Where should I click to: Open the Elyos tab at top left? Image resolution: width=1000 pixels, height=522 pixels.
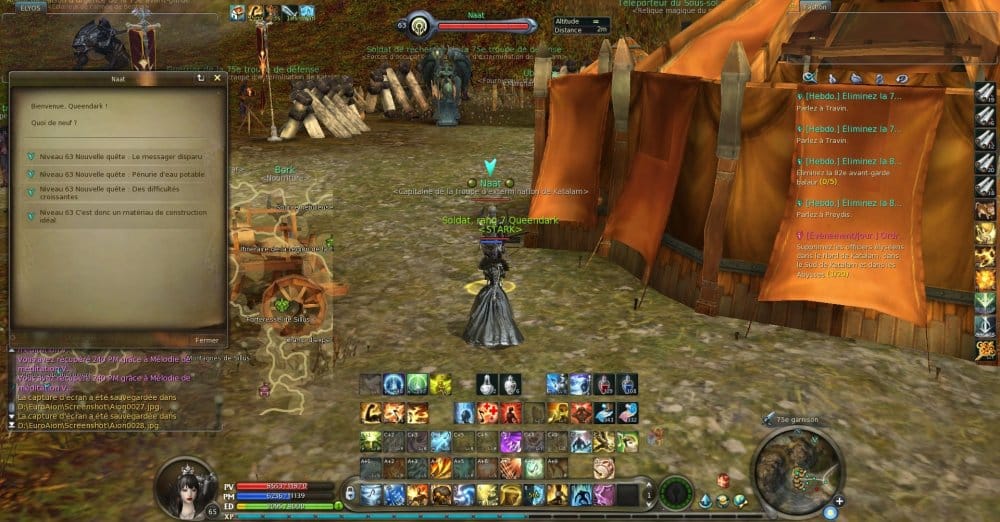(30, 6)
